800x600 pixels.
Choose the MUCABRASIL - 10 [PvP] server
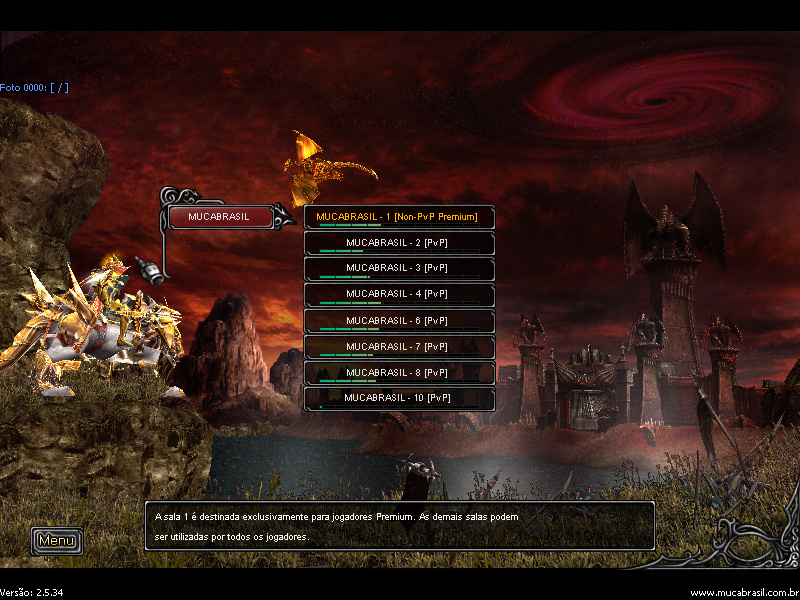(399, 398)
